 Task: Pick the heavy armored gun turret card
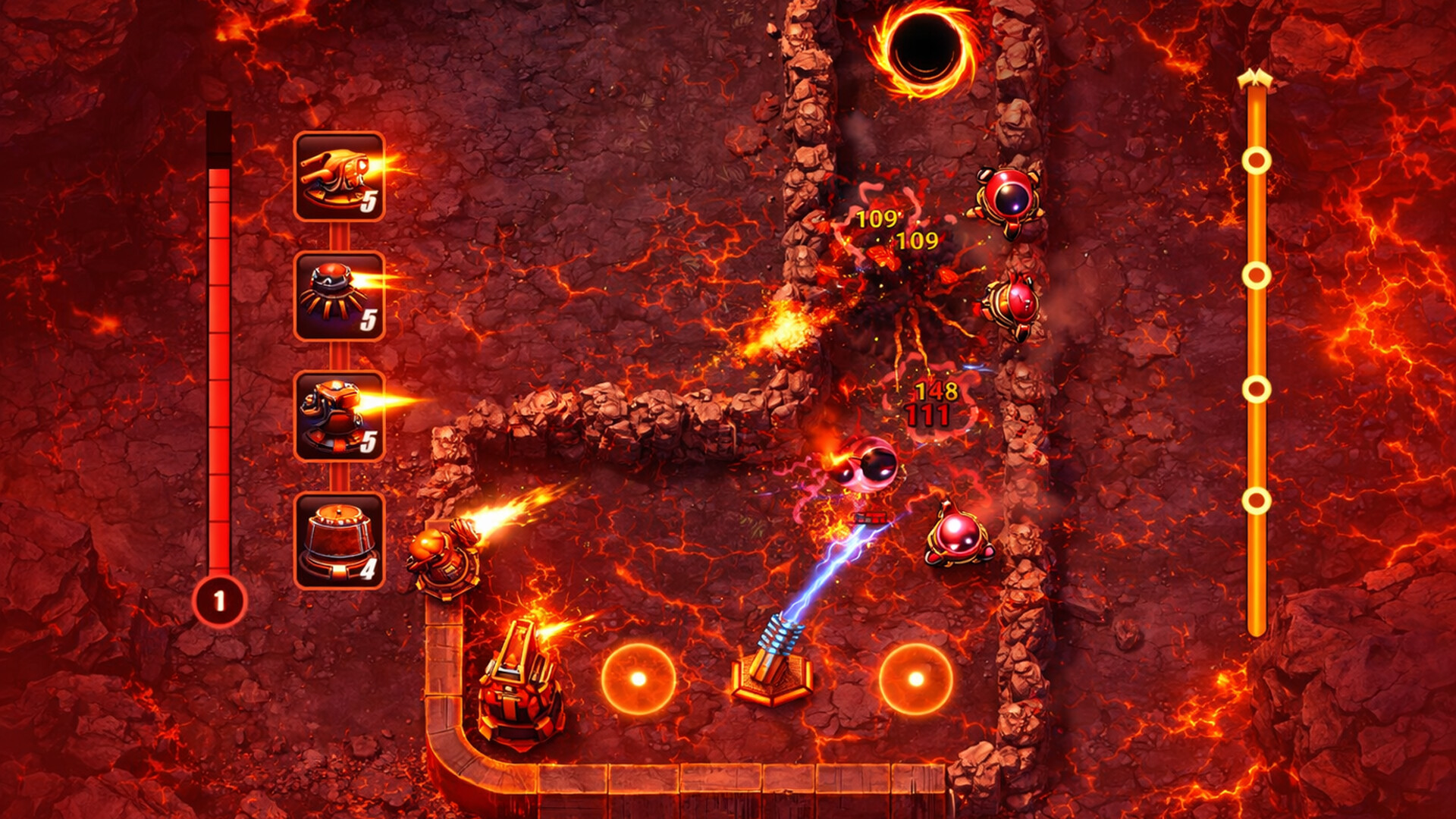(339, 416)
